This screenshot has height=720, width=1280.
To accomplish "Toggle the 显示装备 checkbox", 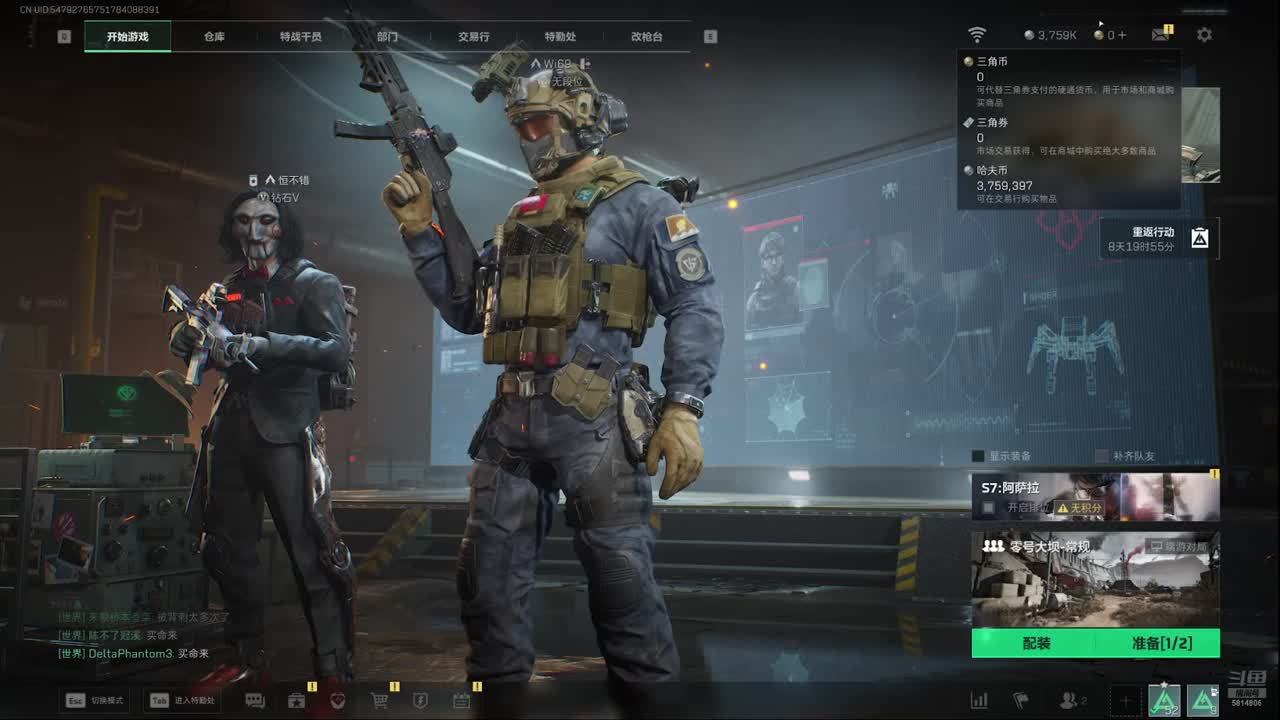I will (978, 456).
